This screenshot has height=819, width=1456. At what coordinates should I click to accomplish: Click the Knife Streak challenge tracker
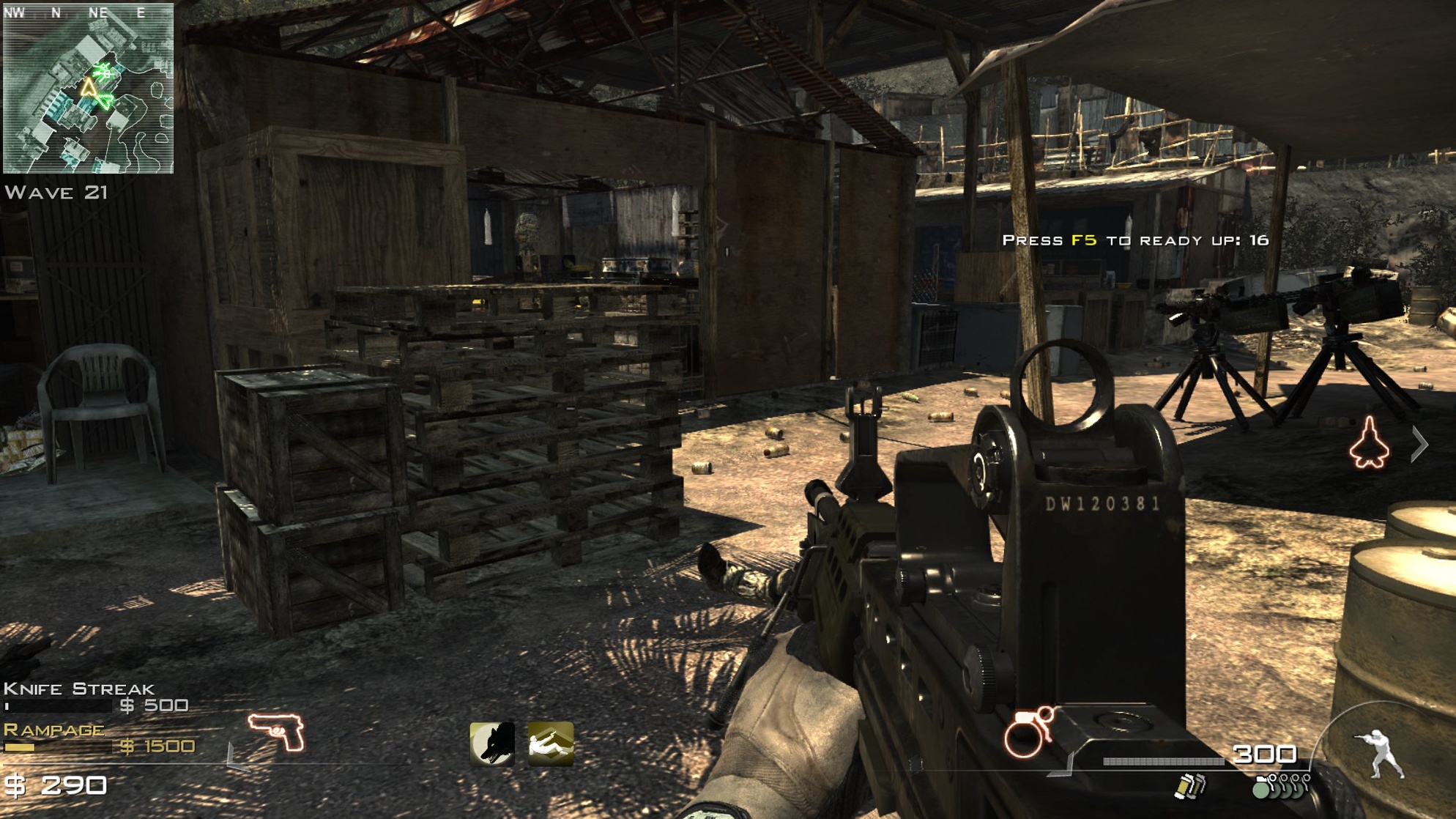pos(95,697)
